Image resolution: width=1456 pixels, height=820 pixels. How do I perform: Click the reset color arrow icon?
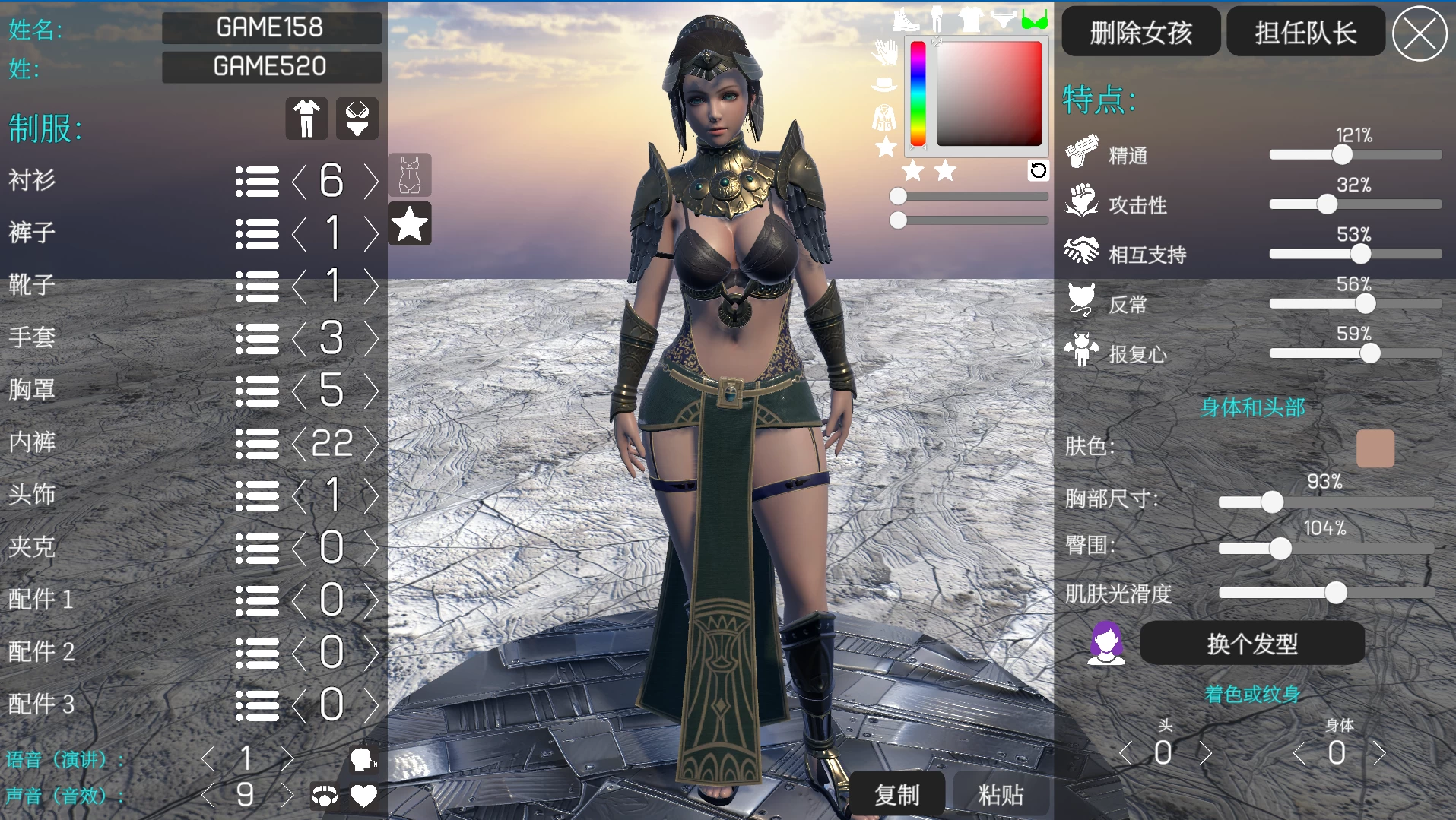(1039, 171)
